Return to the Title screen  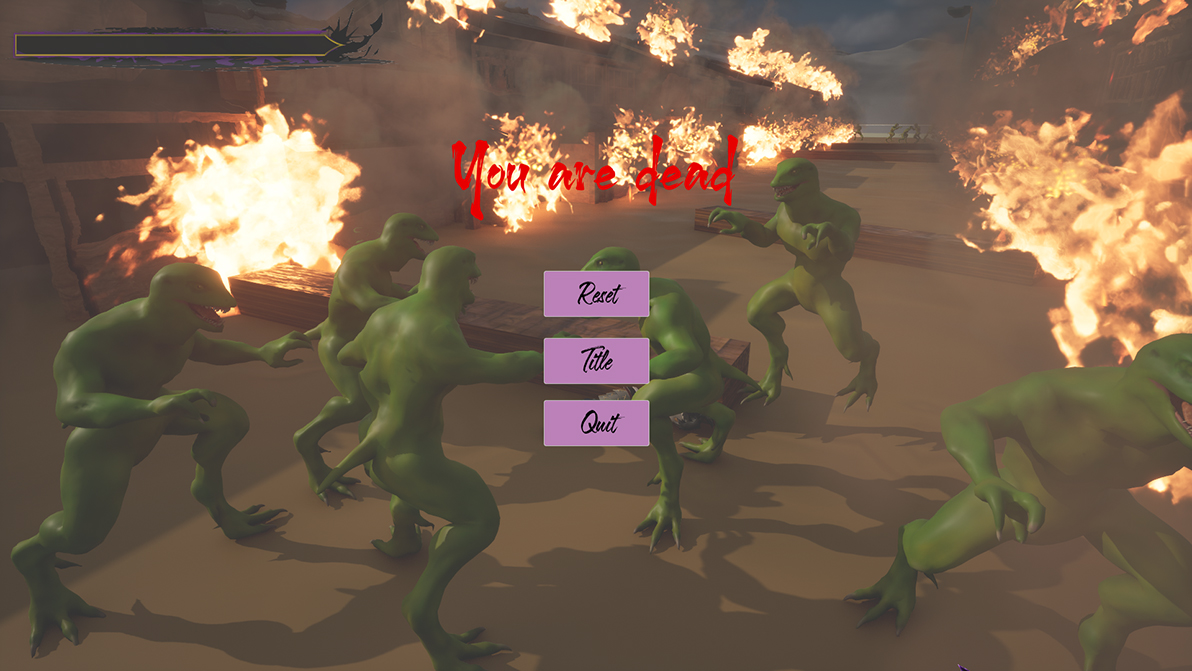(x=596, y=360)
